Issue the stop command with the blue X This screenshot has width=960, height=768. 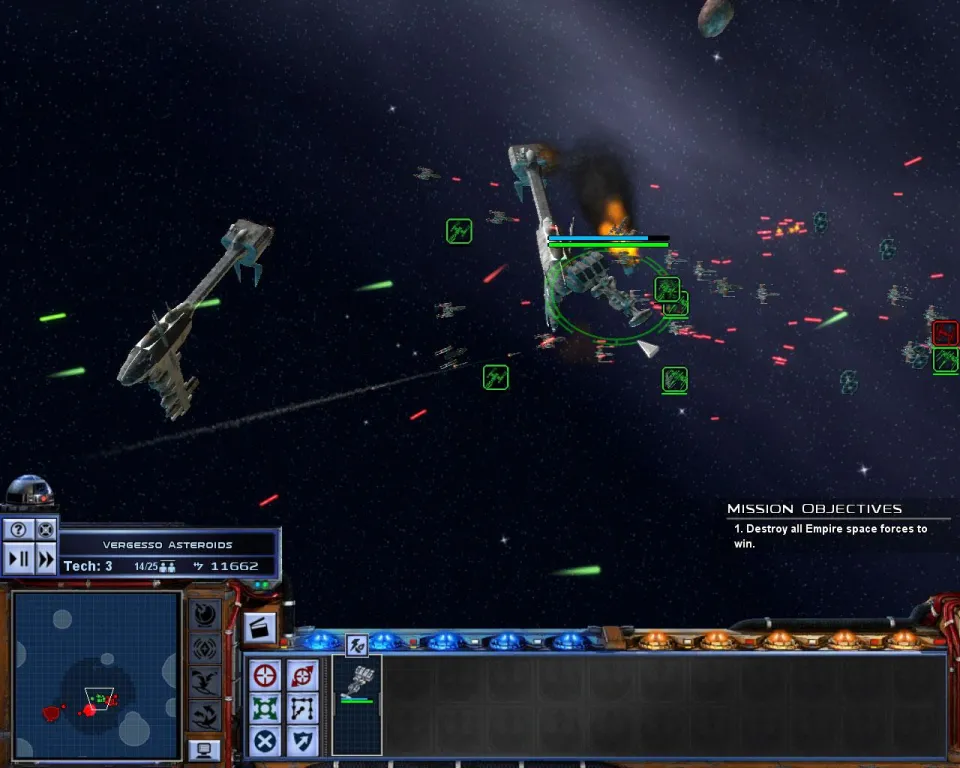point(264,741)
